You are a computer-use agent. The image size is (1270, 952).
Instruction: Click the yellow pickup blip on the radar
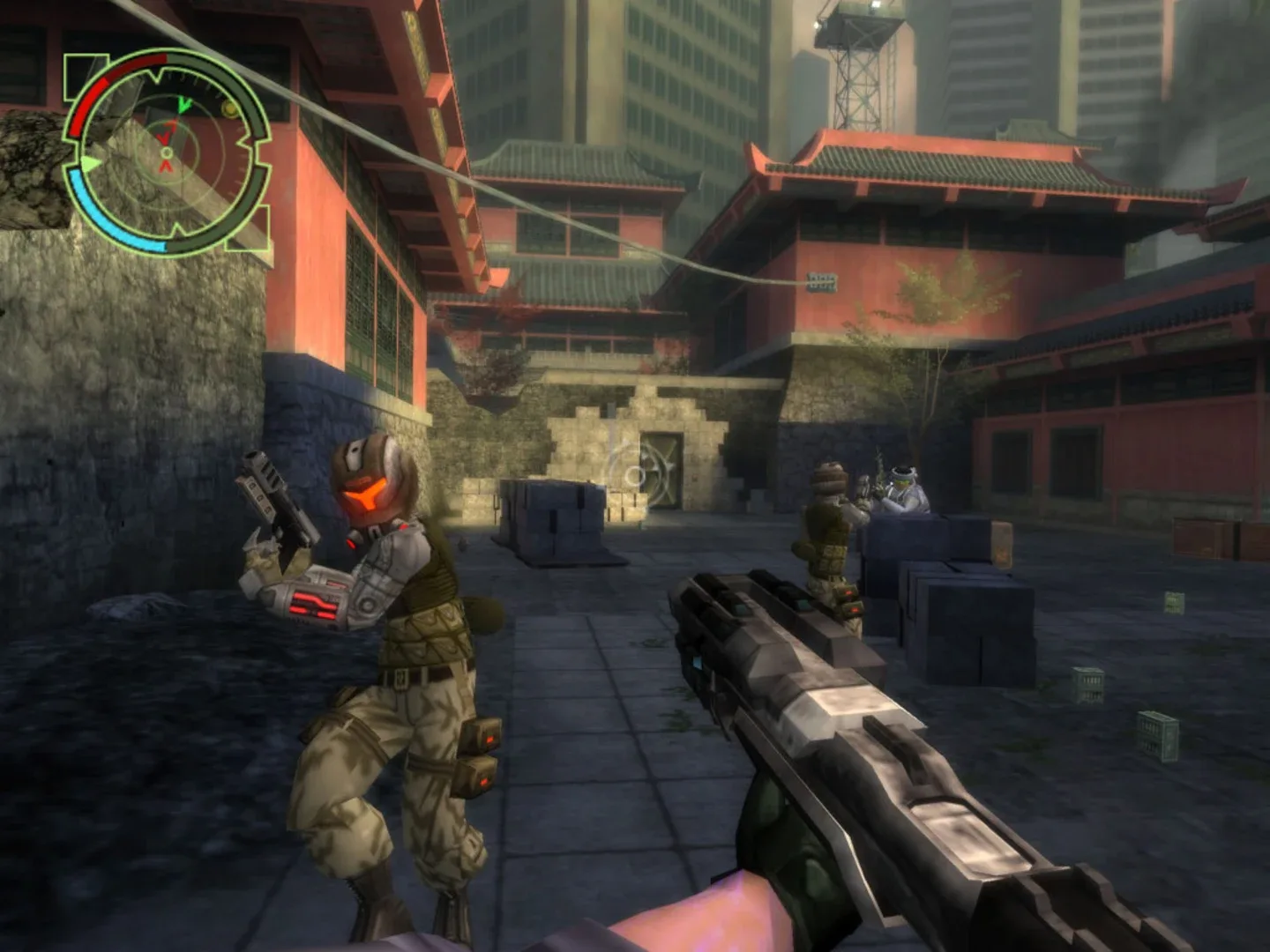tap(229, 108)
